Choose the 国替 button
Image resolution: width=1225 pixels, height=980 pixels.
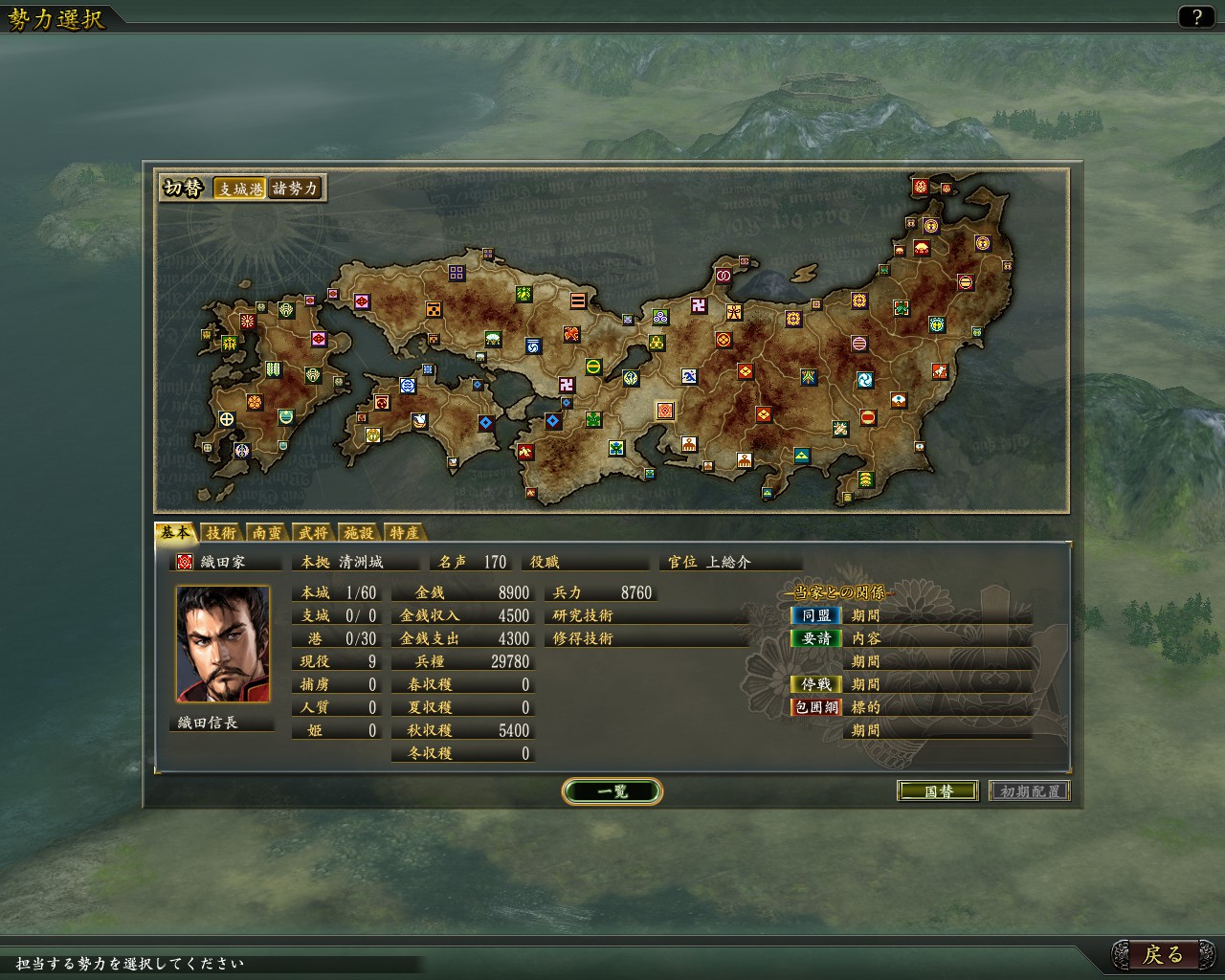coord(938,791)
